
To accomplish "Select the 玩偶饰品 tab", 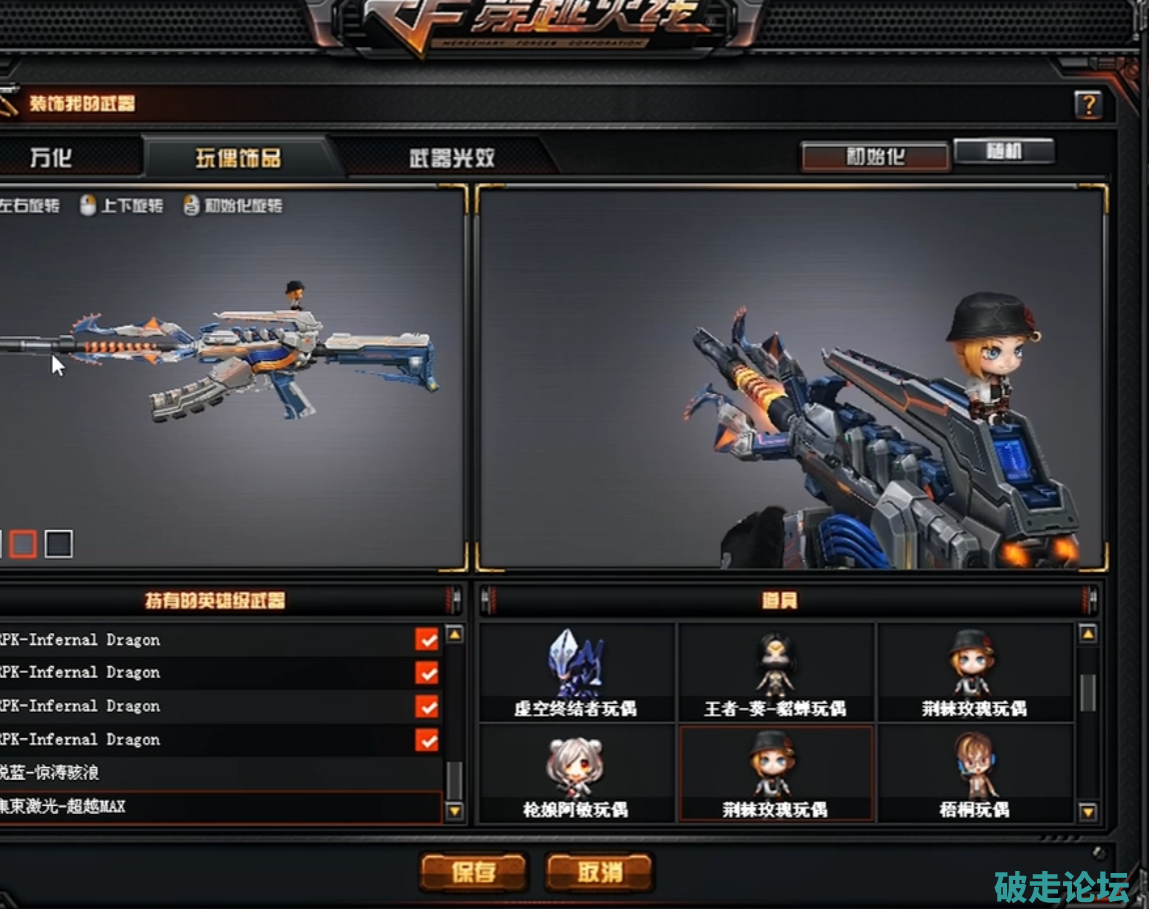I will (x=236, y=158).
